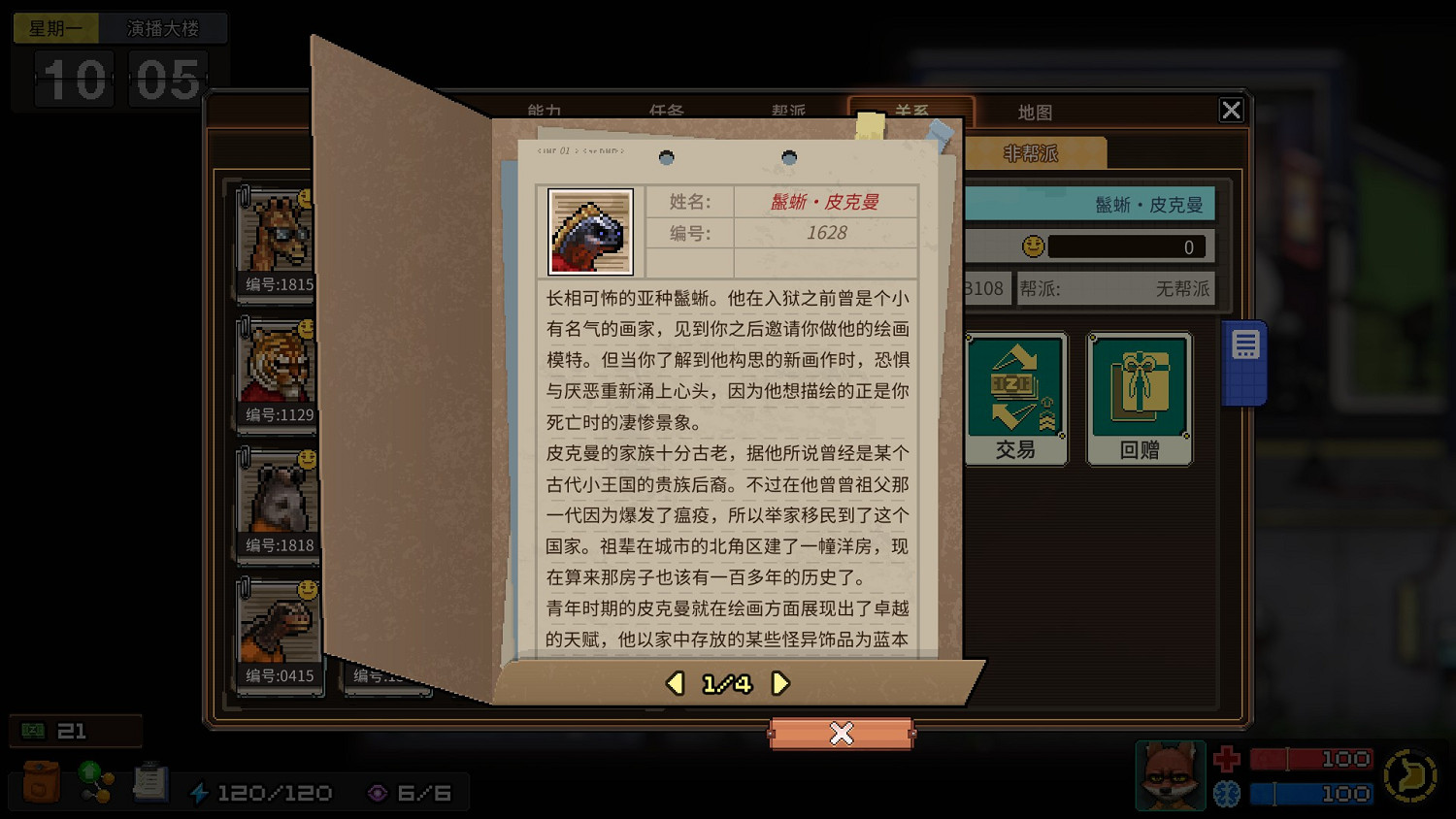
Task: Select the 非帮派 faction tab
Action: 1032,152
